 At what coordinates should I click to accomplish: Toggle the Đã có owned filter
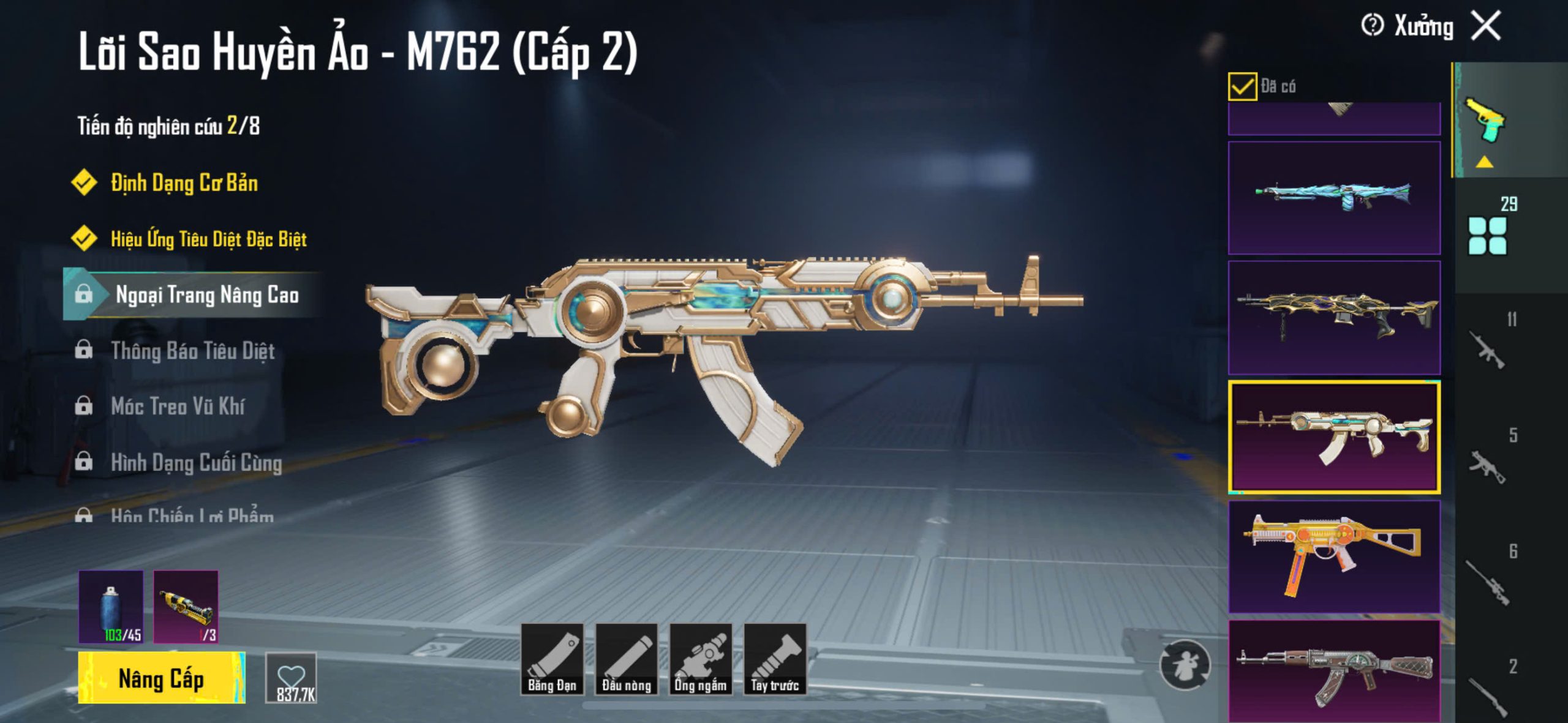pyautogui.click(x=1242, y=86)
